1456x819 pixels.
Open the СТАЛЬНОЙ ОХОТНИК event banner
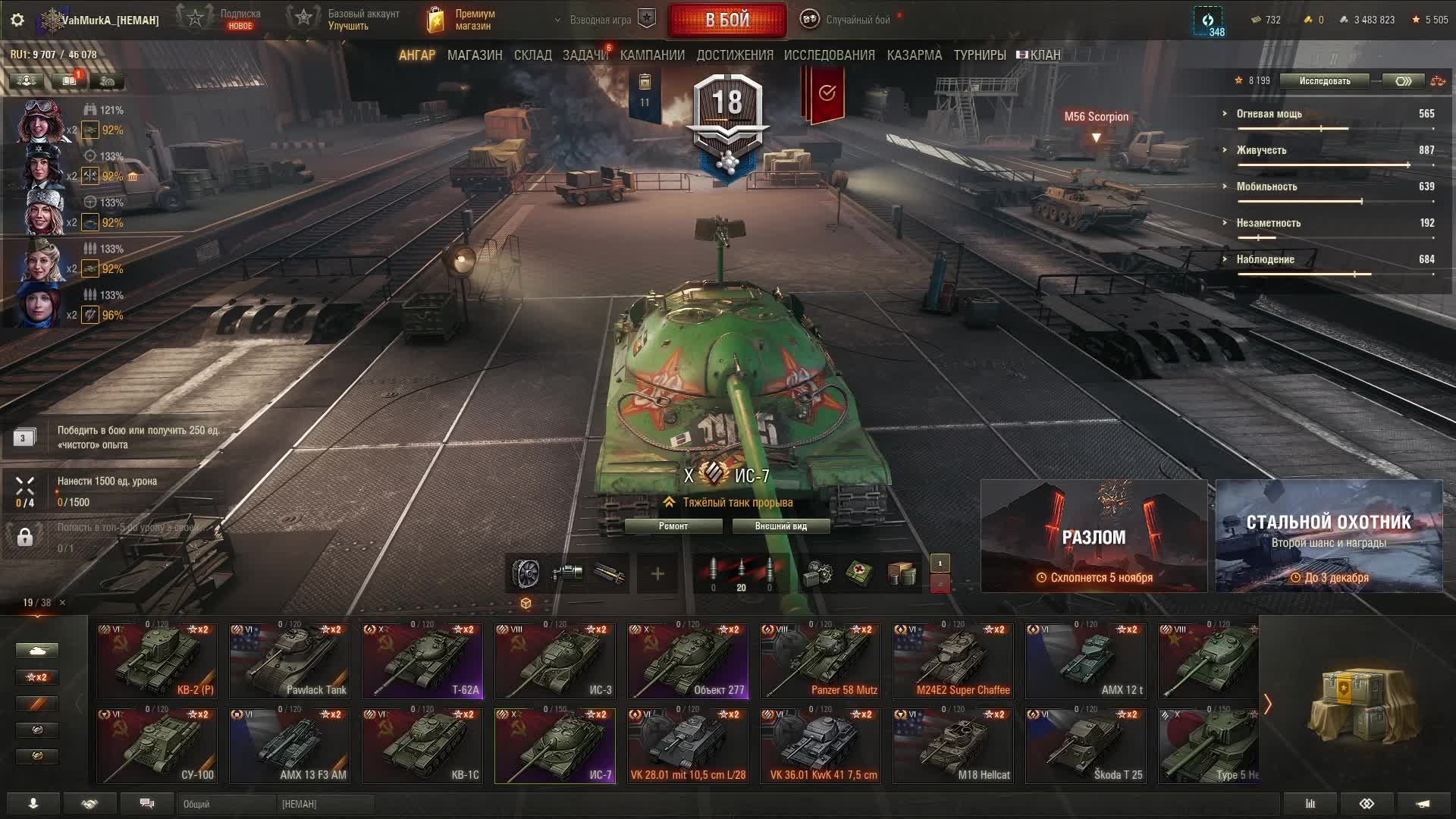click(1329, 536)
